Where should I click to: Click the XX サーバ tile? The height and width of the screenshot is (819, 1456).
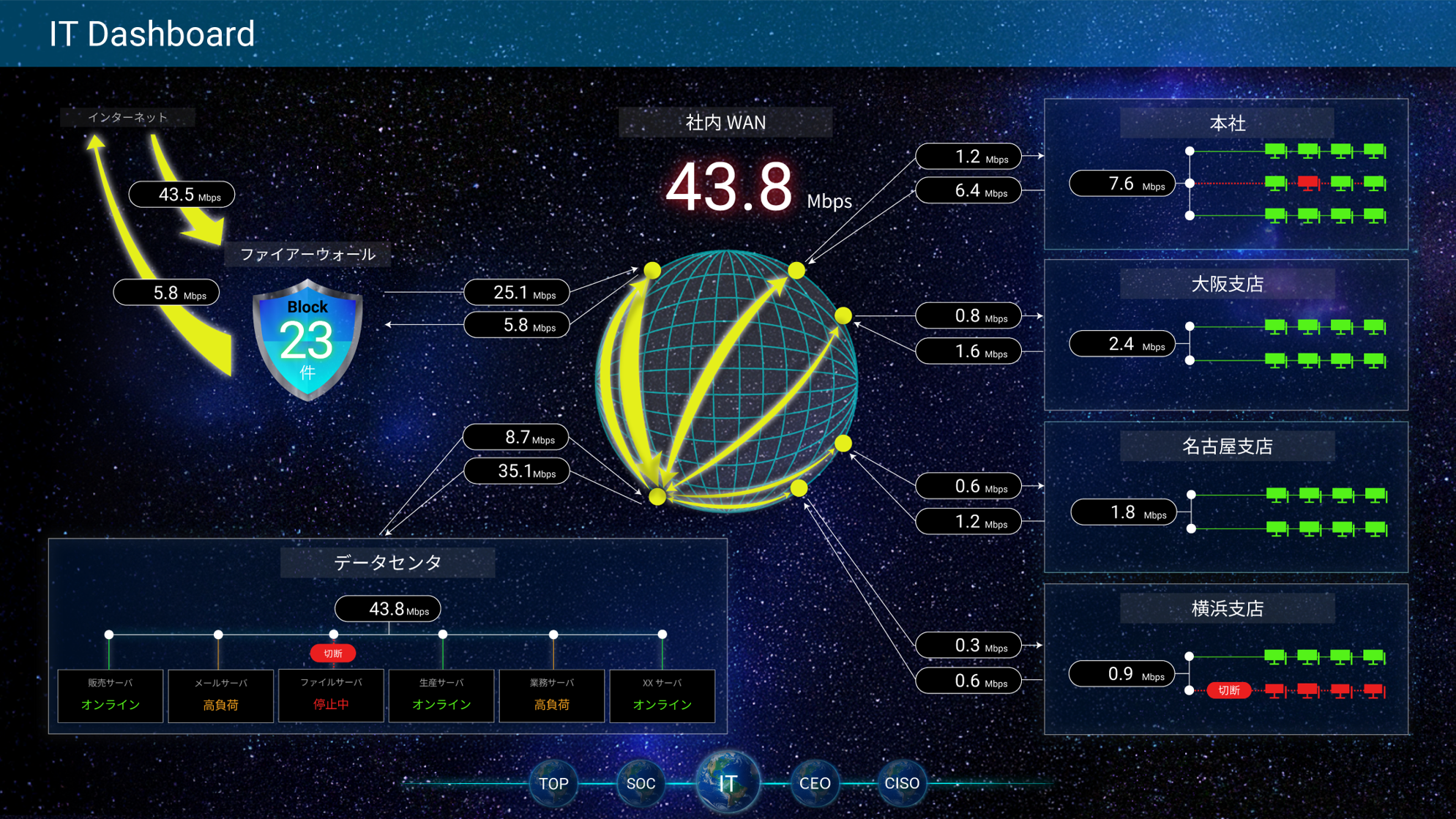tap(662, 695)
